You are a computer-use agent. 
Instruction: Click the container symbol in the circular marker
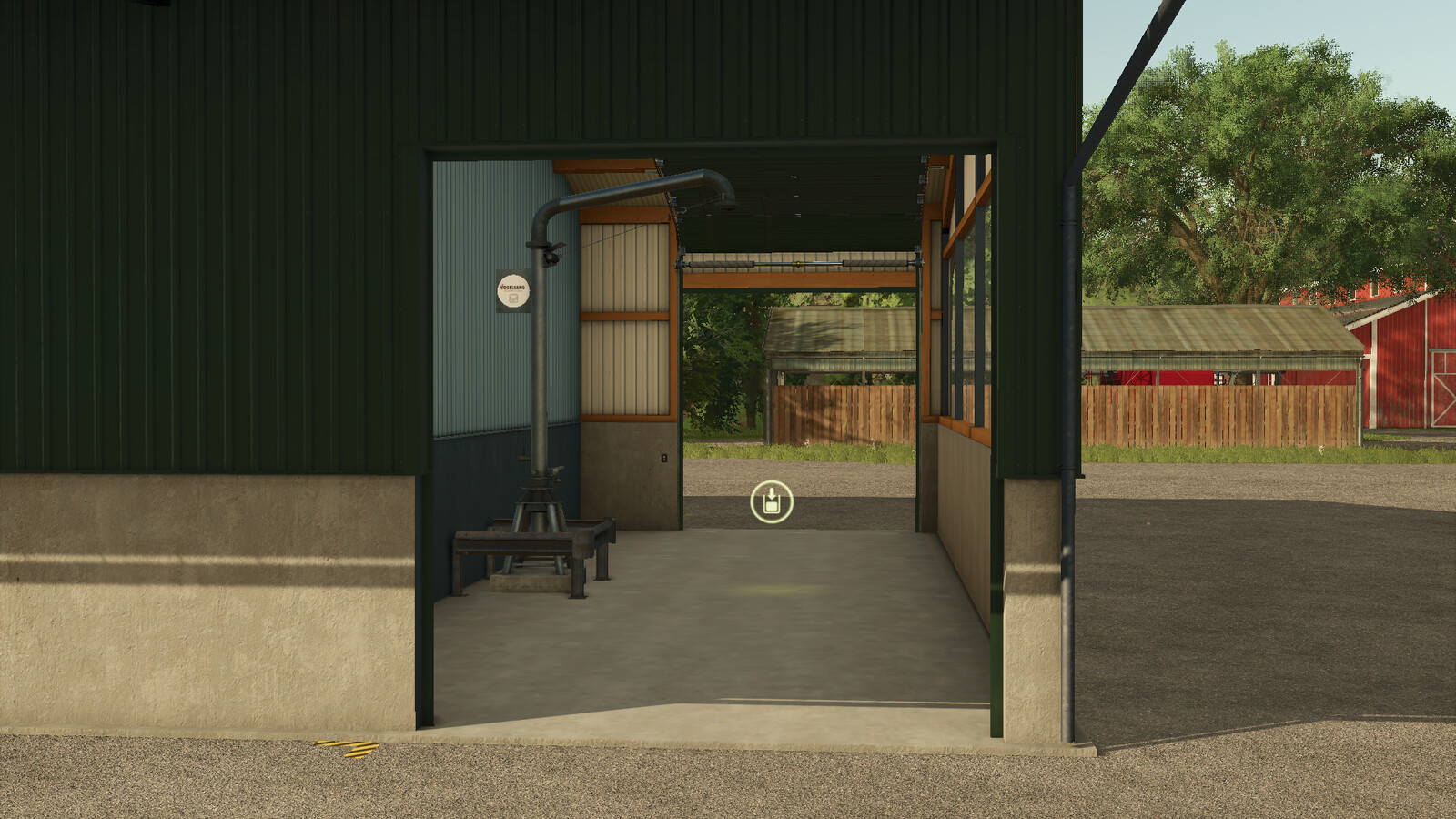[772, 508]
